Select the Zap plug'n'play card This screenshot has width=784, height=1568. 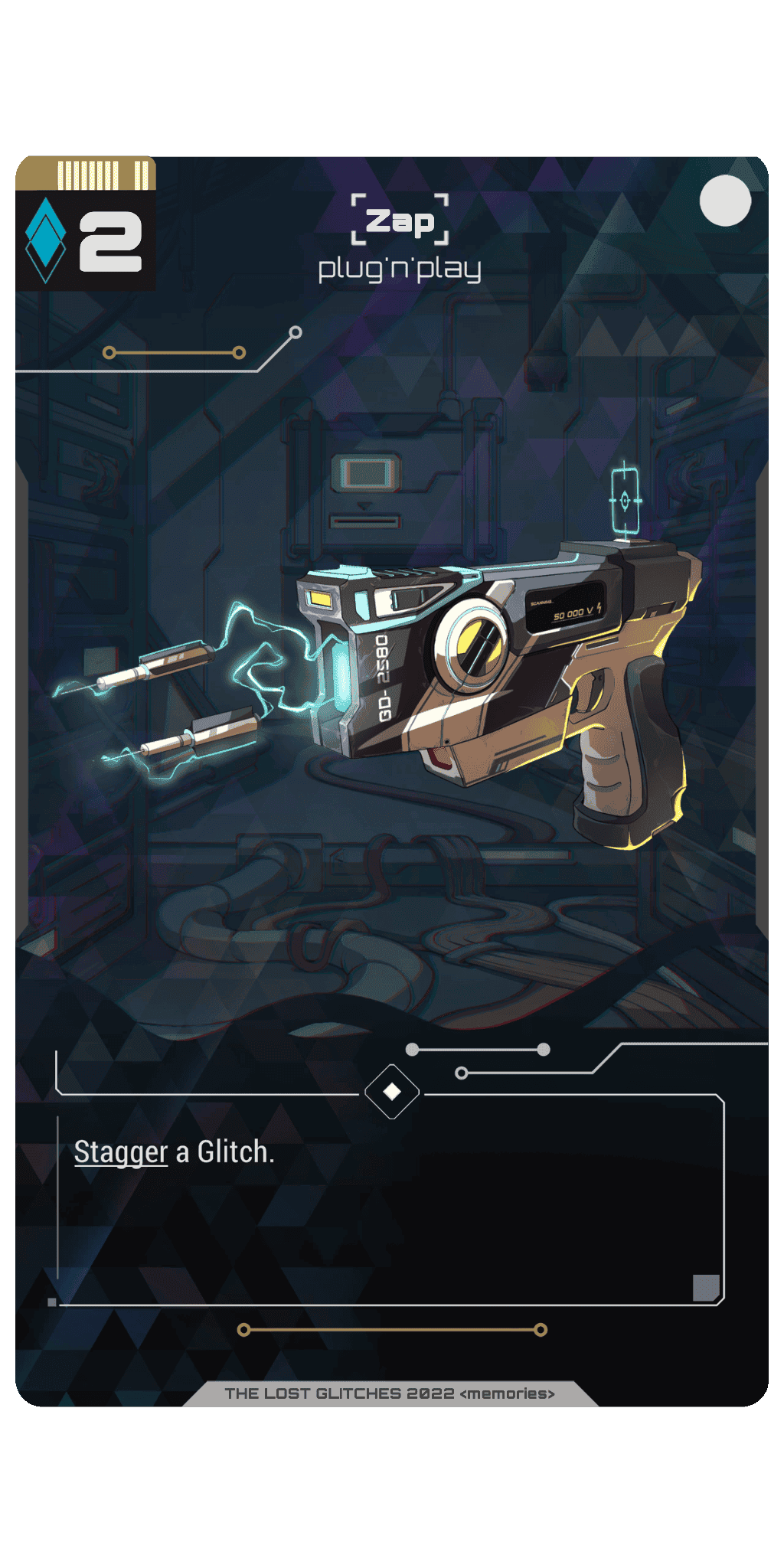point(392,781)
